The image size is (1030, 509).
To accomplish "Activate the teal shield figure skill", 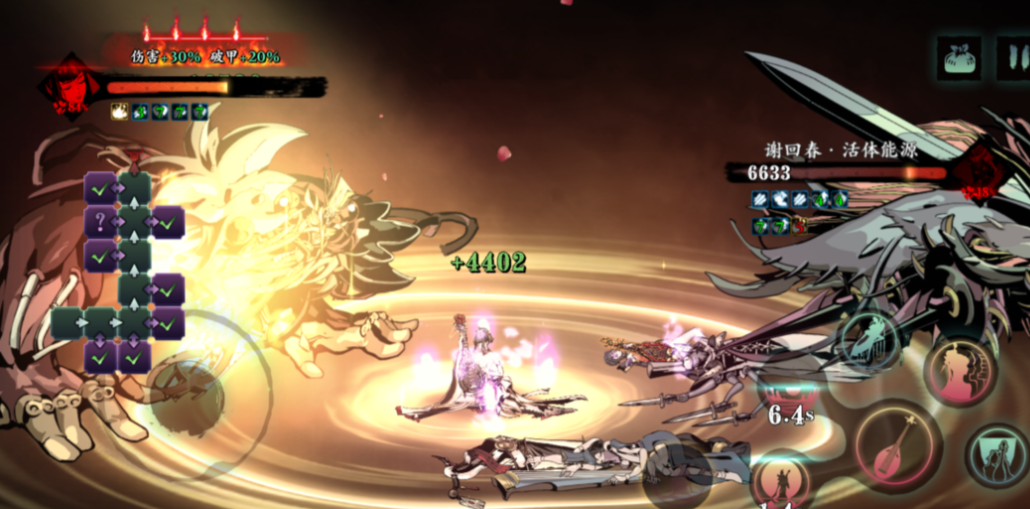I will click(x=997, y=455).
